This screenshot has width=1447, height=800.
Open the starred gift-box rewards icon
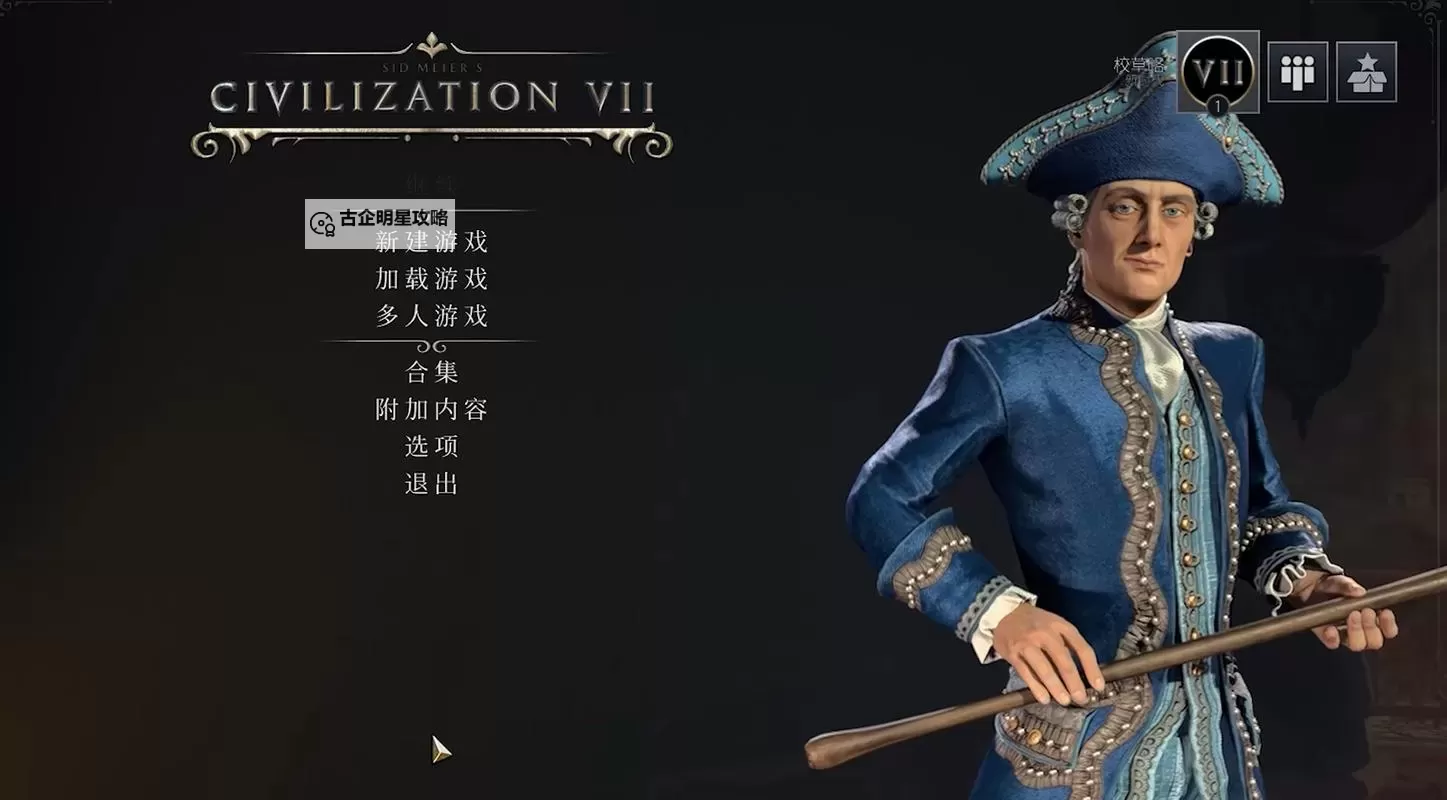point(1366,71)
